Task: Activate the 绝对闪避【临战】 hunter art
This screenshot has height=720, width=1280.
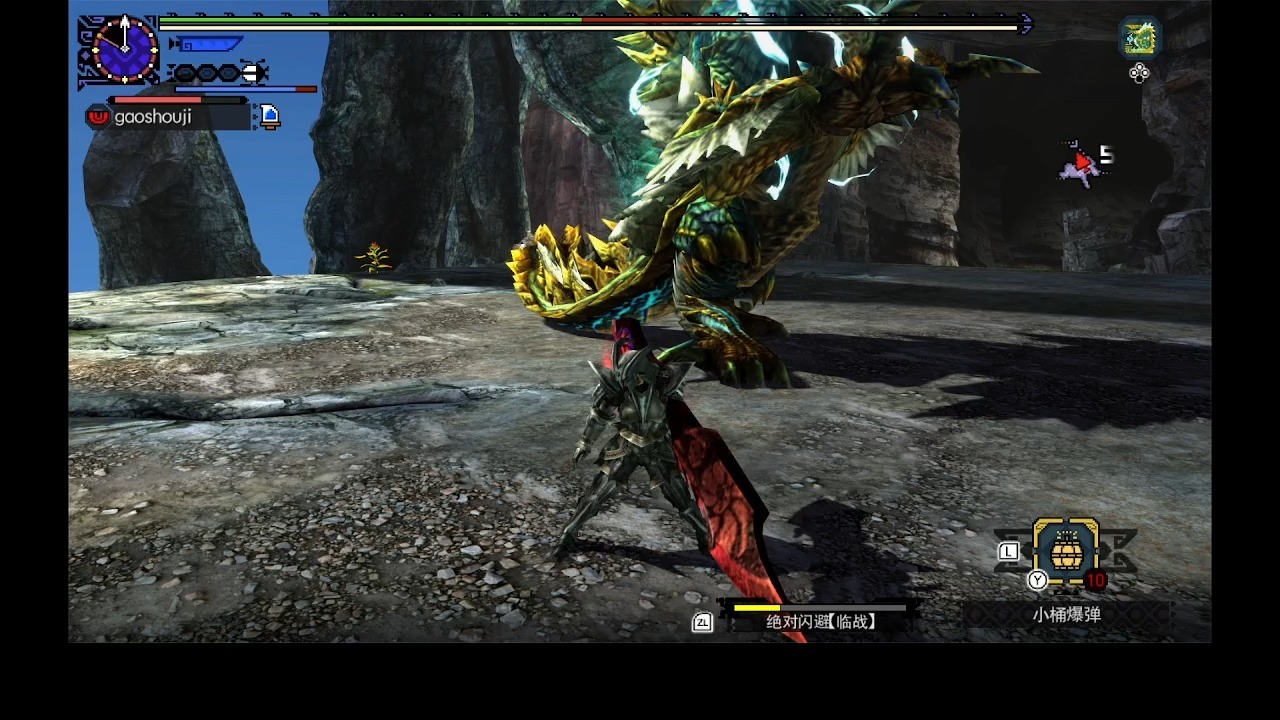Action: (x=820, y=621)
